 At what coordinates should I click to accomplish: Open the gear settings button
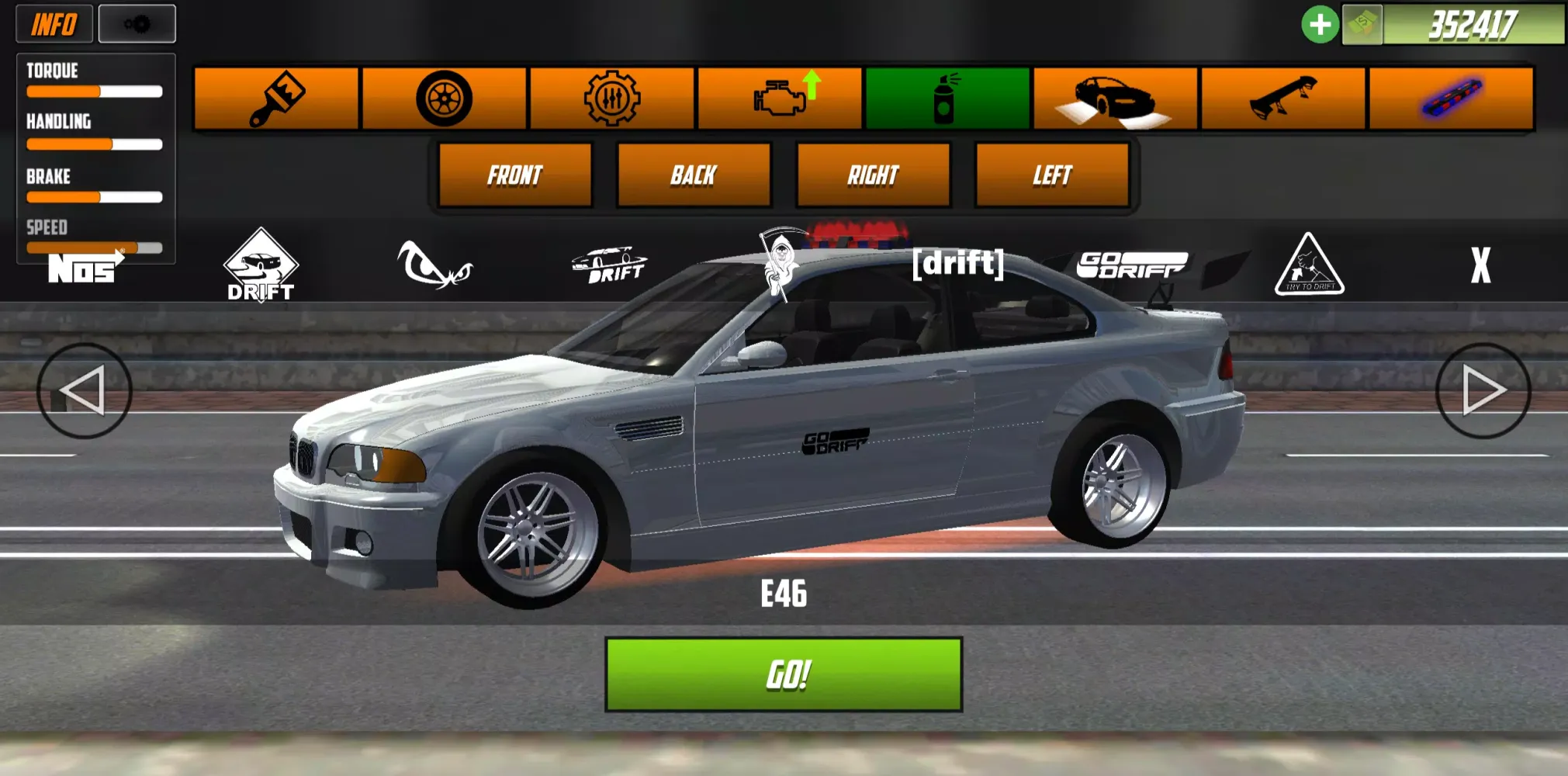pyautogui.click(x=137, y=24)
